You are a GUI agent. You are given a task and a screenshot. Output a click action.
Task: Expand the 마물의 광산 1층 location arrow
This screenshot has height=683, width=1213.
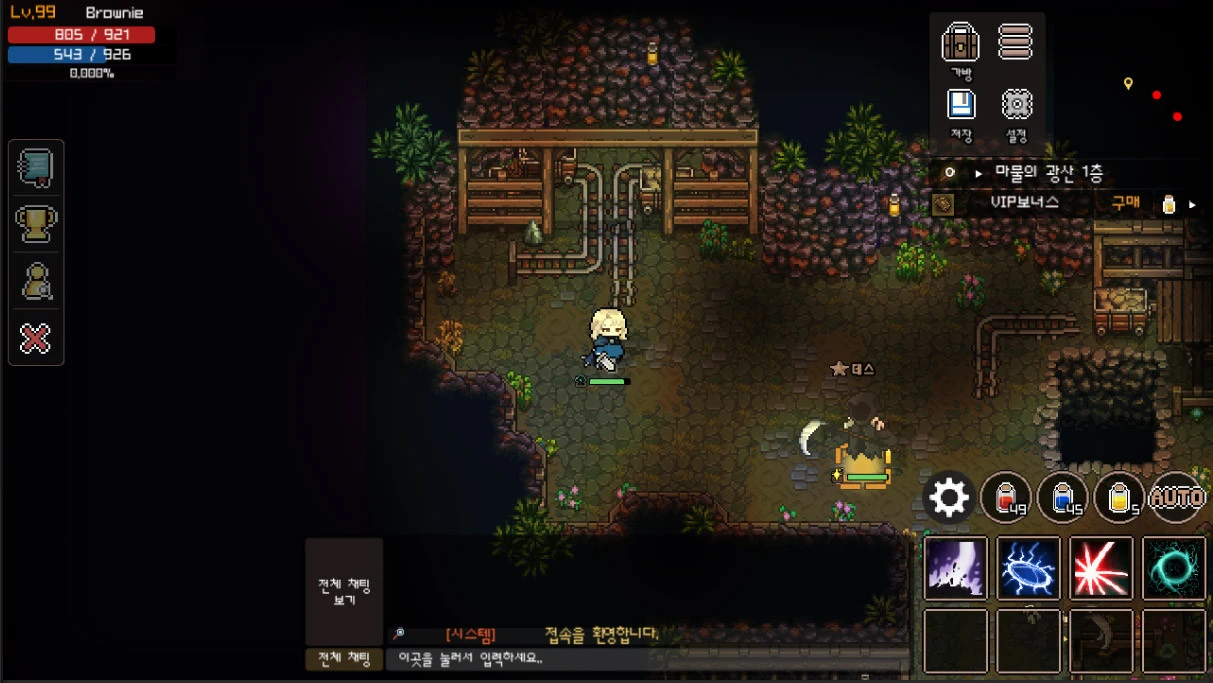pos(978,173)
